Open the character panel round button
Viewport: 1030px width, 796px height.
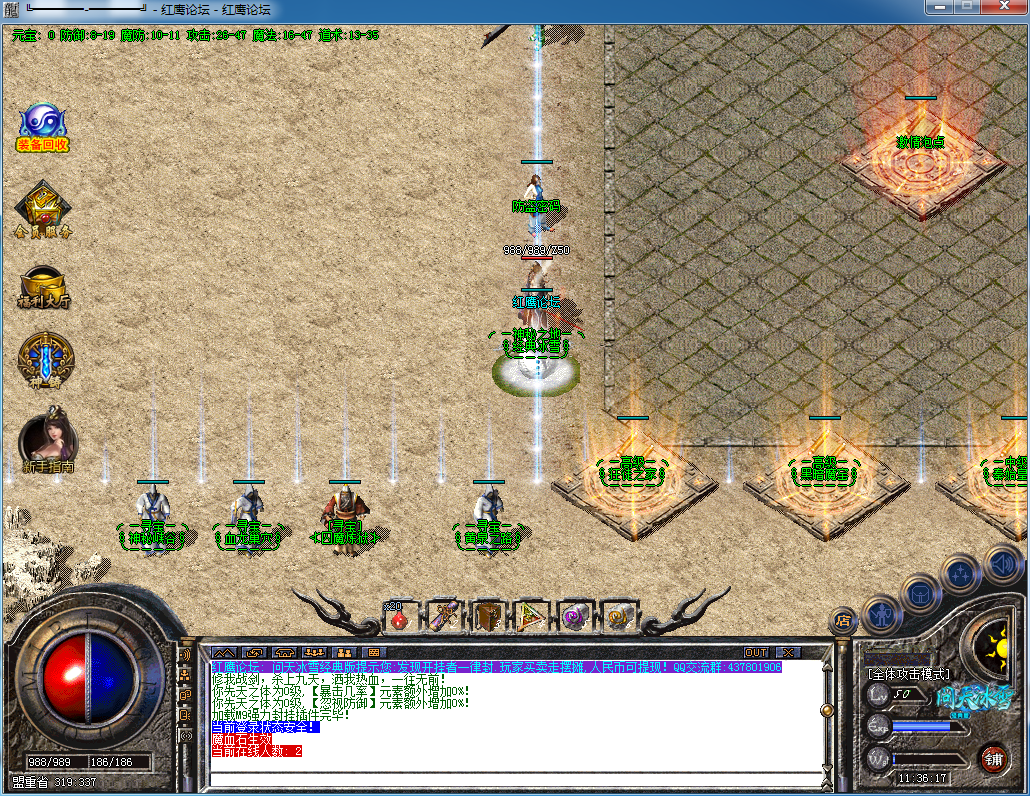[880, 613]
